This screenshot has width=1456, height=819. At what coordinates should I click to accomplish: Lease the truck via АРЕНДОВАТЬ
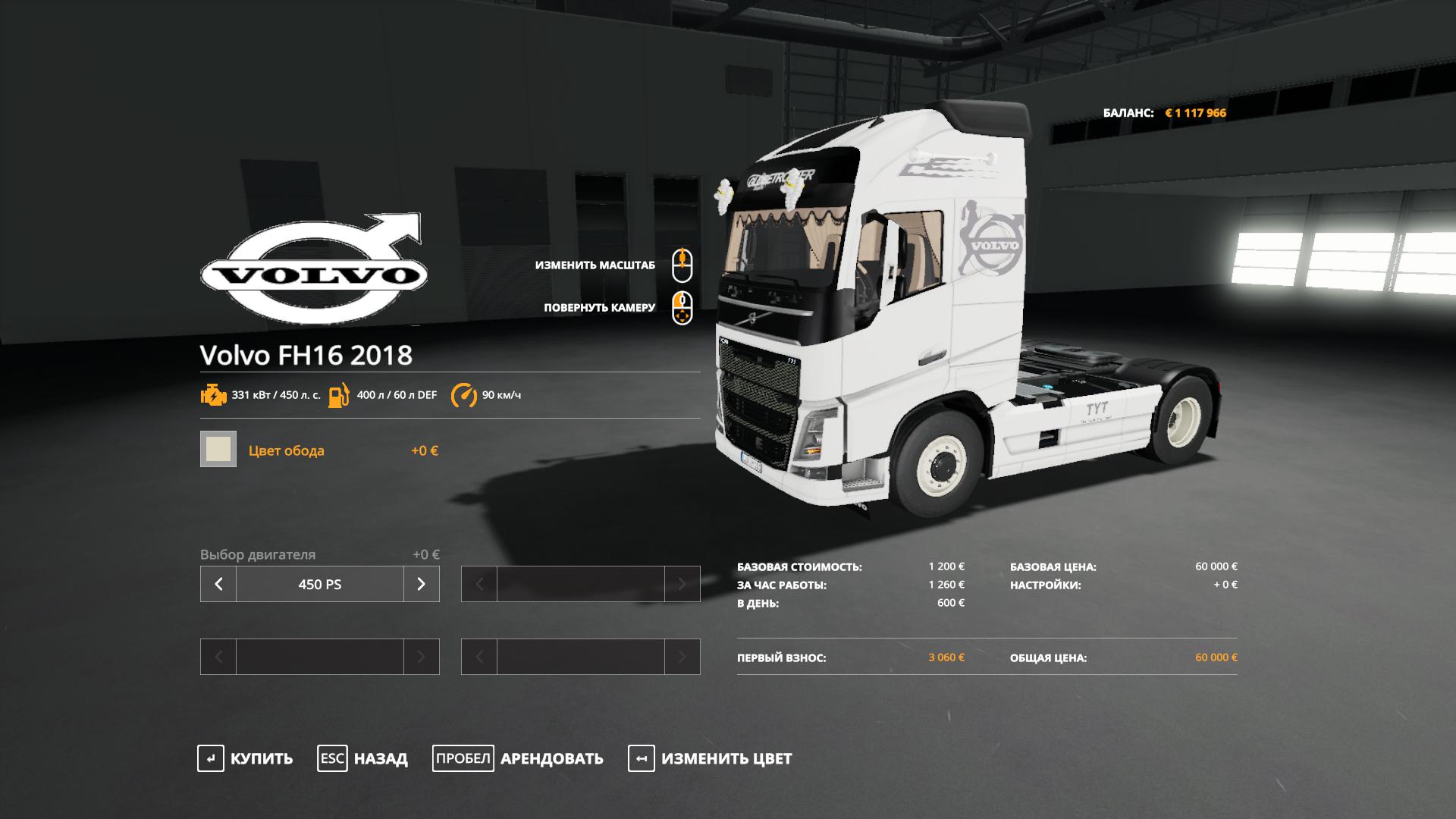click(518, 758)
